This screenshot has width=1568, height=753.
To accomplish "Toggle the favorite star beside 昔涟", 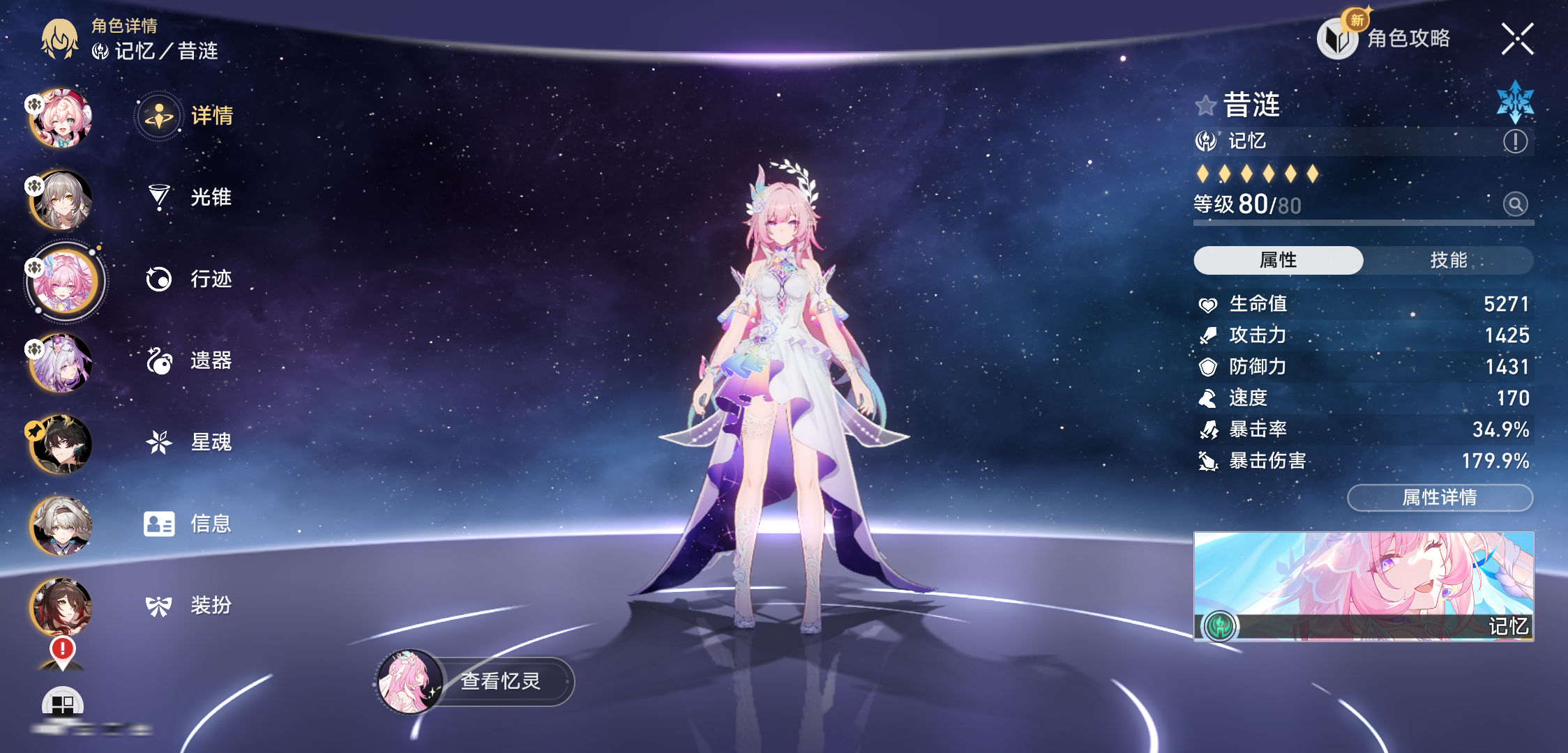I will [x=1206, y=106].
